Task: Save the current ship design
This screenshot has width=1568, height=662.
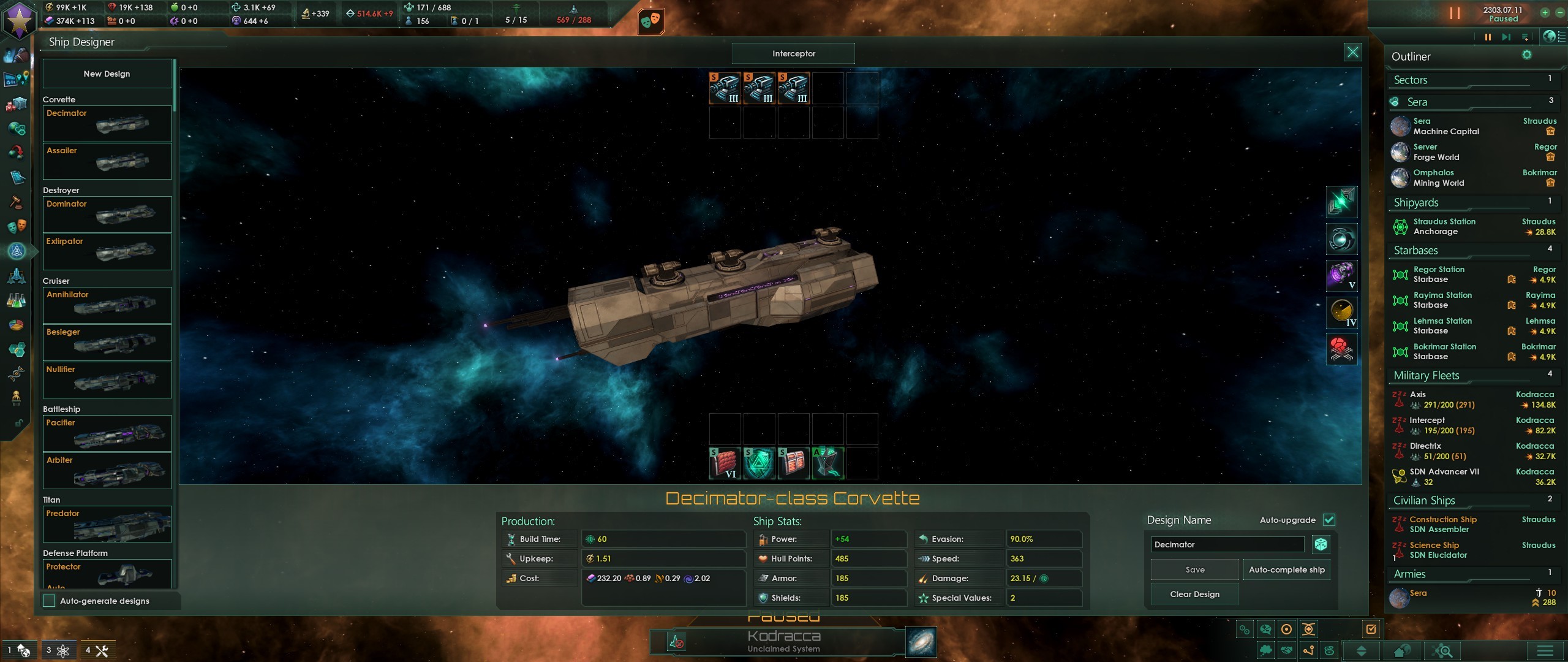Action: 1194,569
